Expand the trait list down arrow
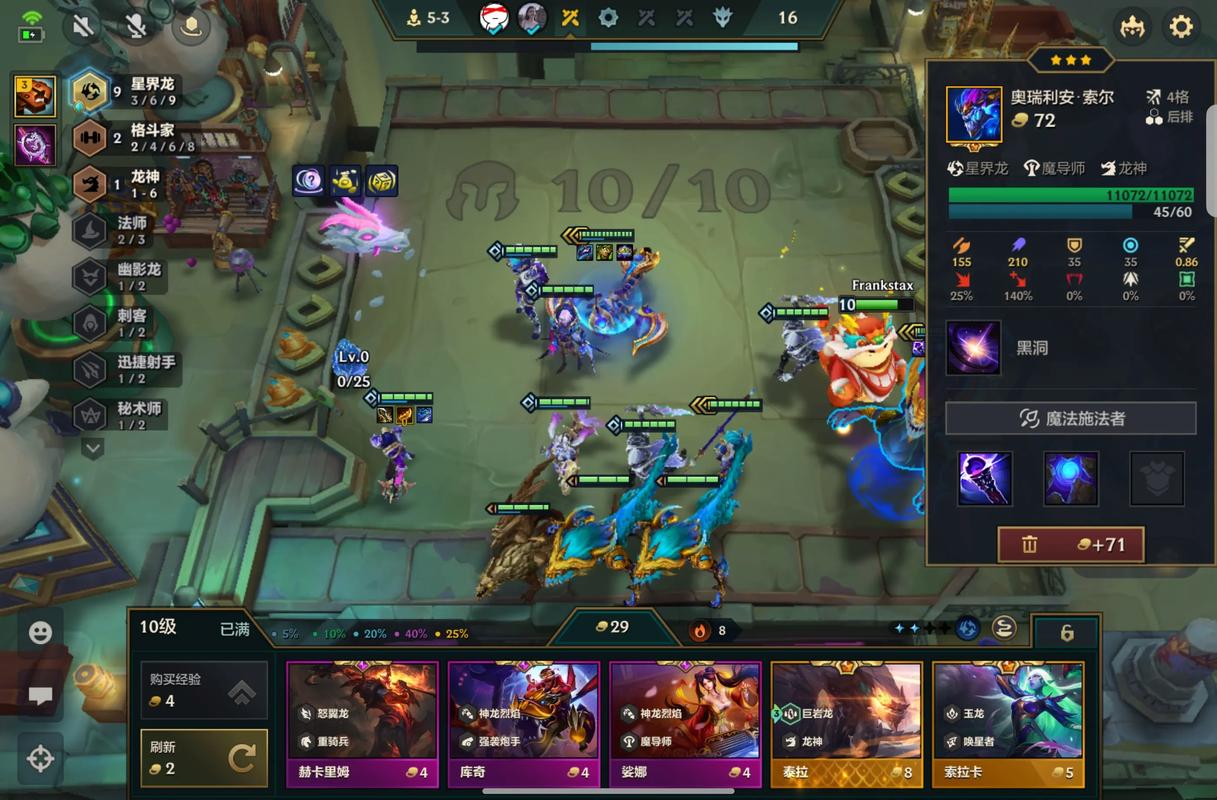This screenshot has height=800, width=1217. pos(92,449)
